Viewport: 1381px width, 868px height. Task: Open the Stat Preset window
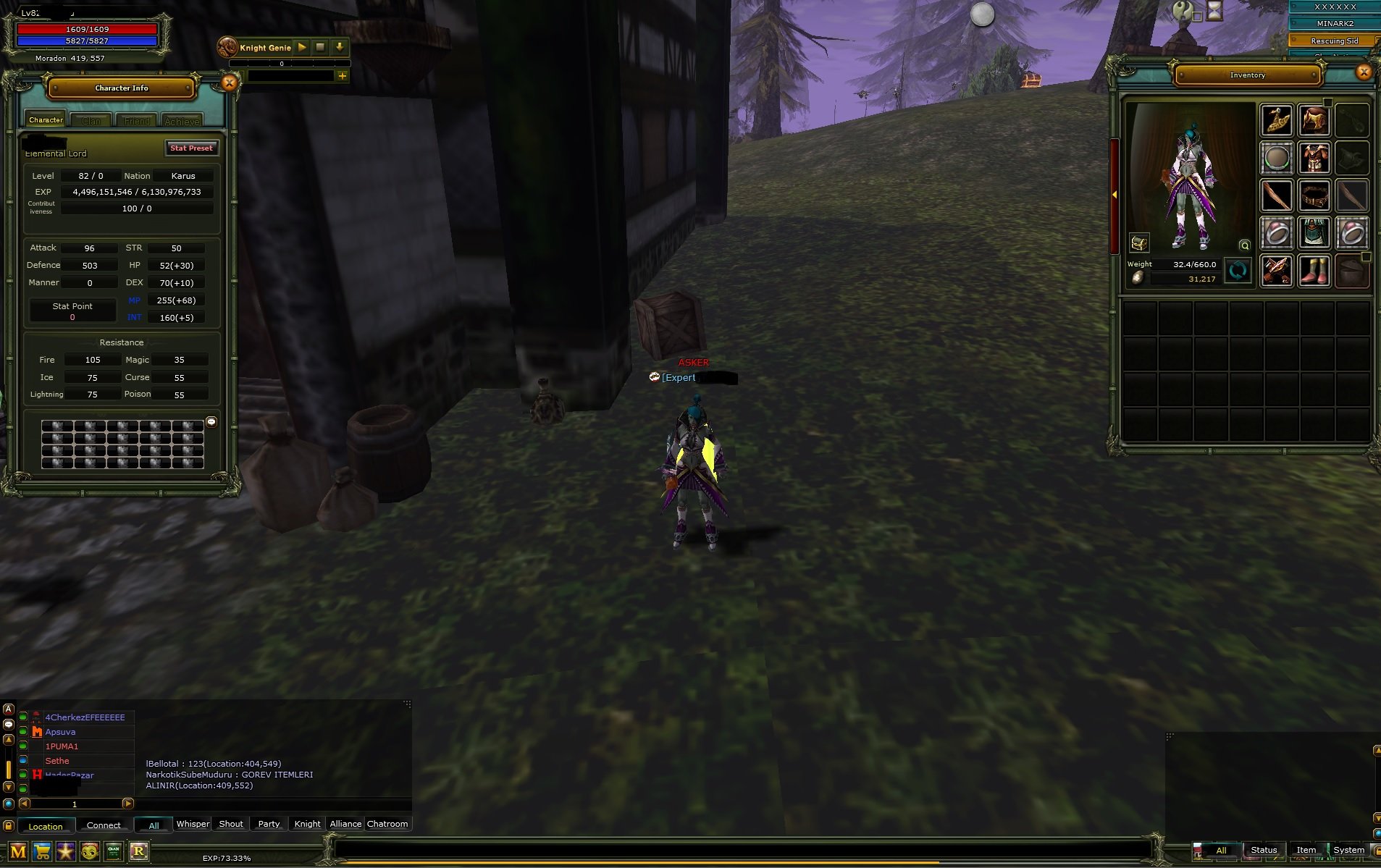pyautogui.click(x=192, y=148)
